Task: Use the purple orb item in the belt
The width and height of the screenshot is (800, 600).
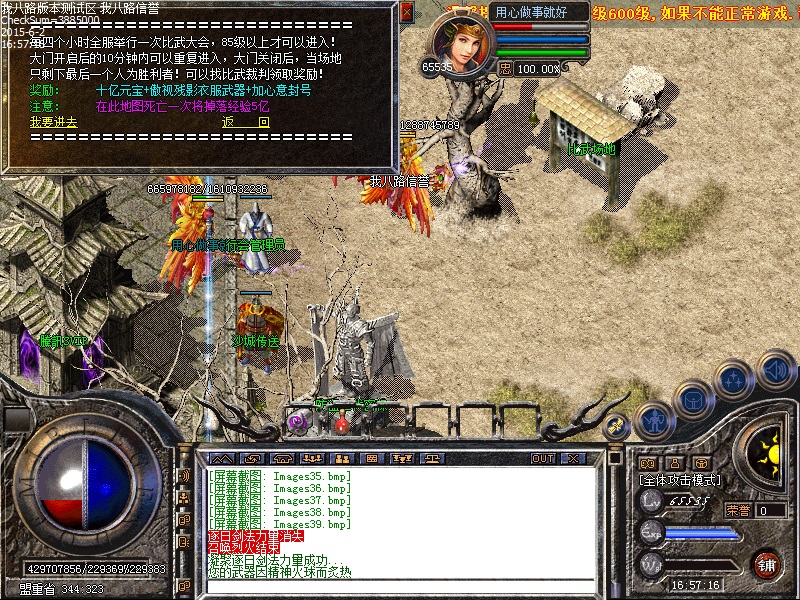Action: (298, 422)
